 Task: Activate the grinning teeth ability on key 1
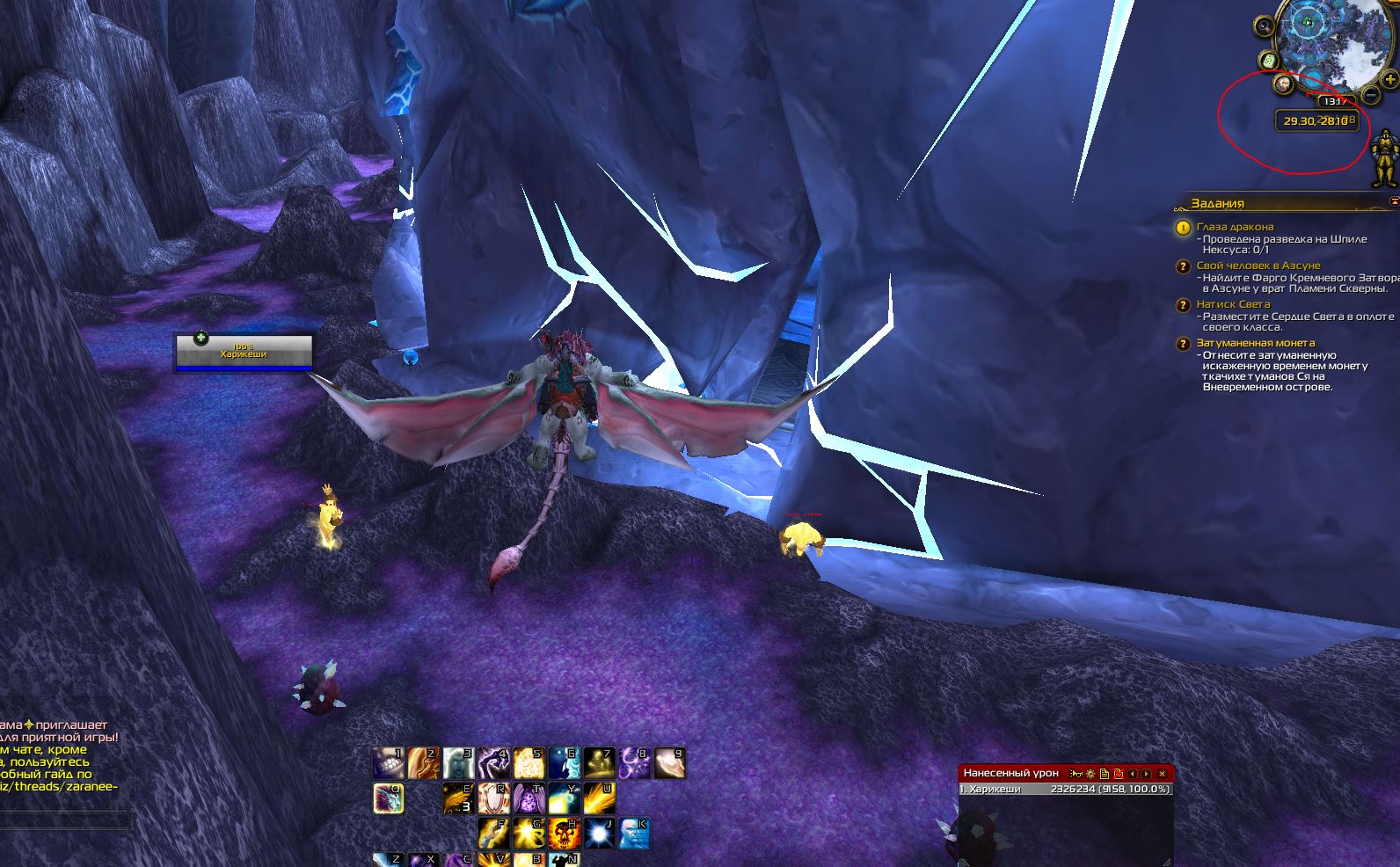tap(388, 763)
